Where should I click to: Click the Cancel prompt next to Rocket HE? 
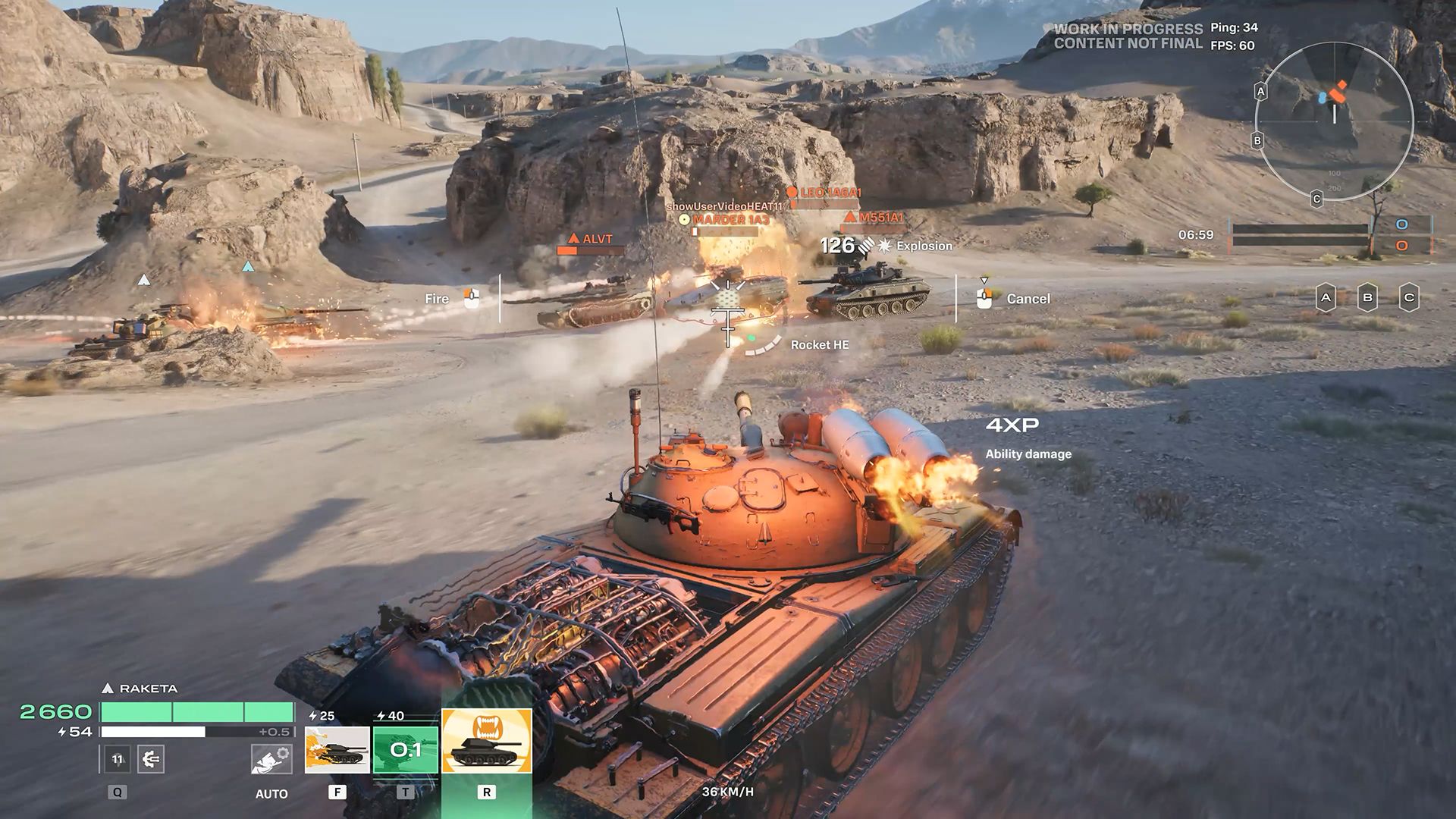[1028, 299]
